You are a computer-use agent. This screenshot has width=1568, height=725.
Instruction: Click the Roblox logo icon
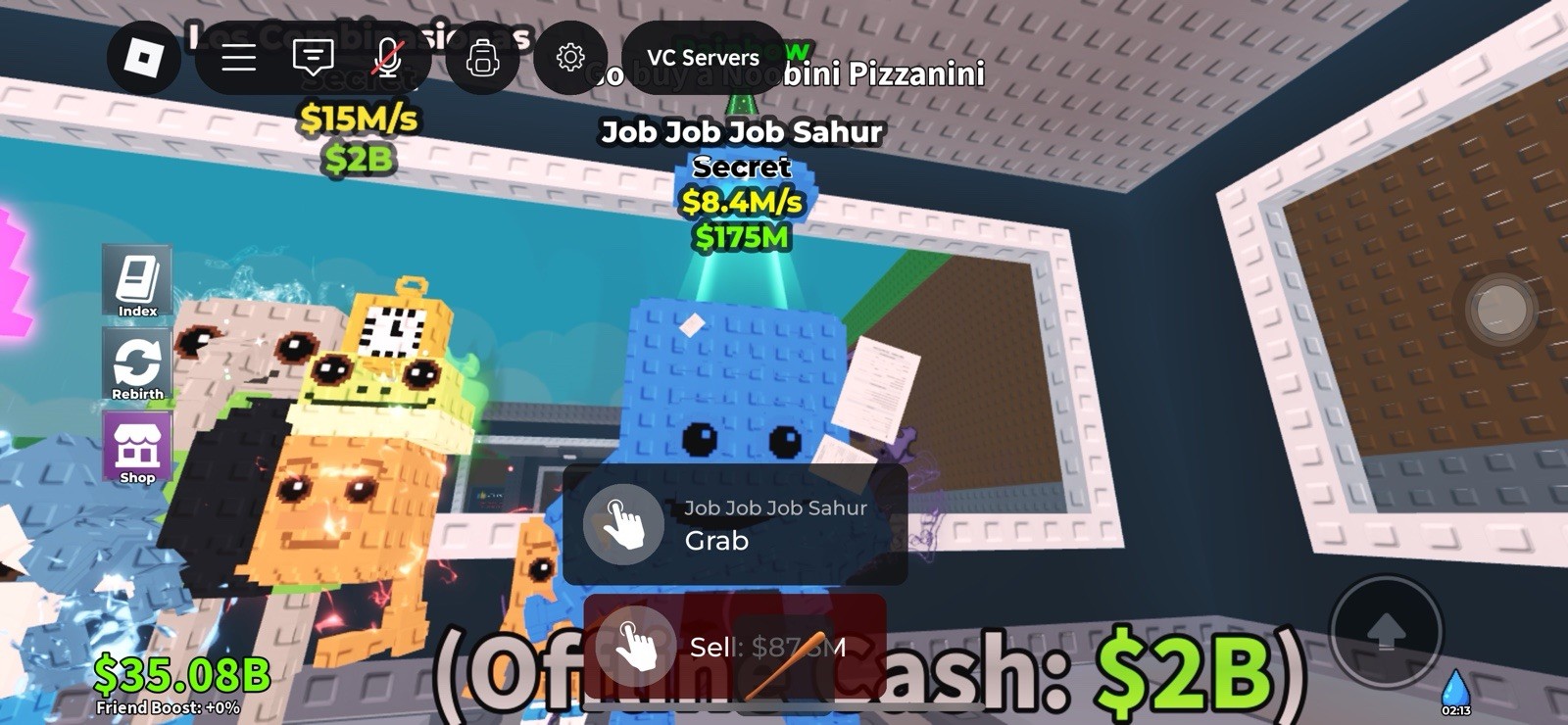145,59
